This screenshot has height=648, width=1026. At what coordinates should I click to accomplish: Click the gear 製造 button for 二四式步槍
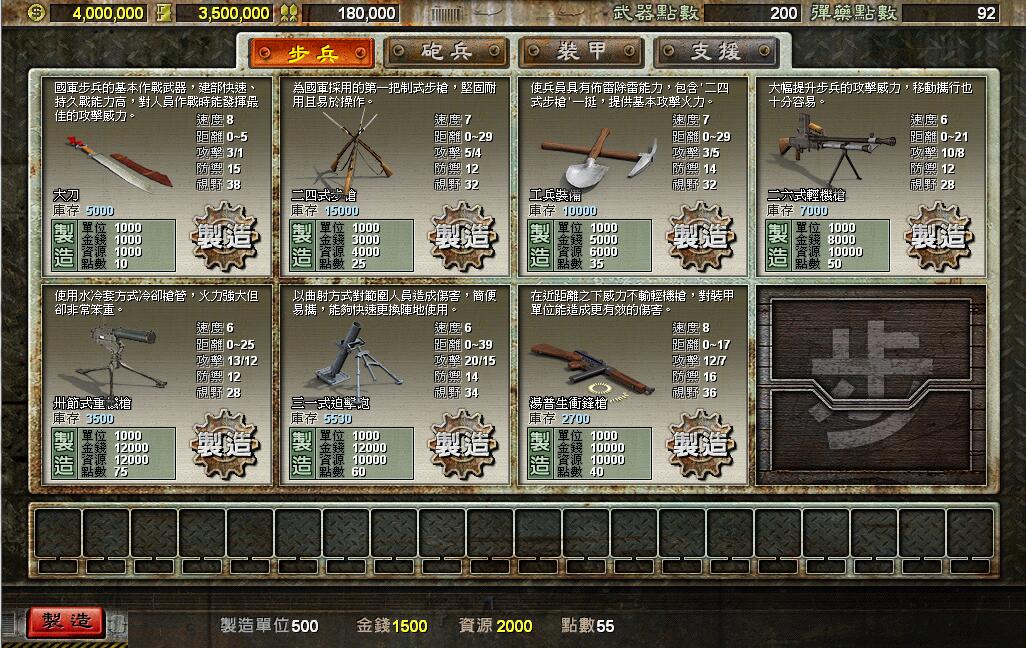[463, 237]
